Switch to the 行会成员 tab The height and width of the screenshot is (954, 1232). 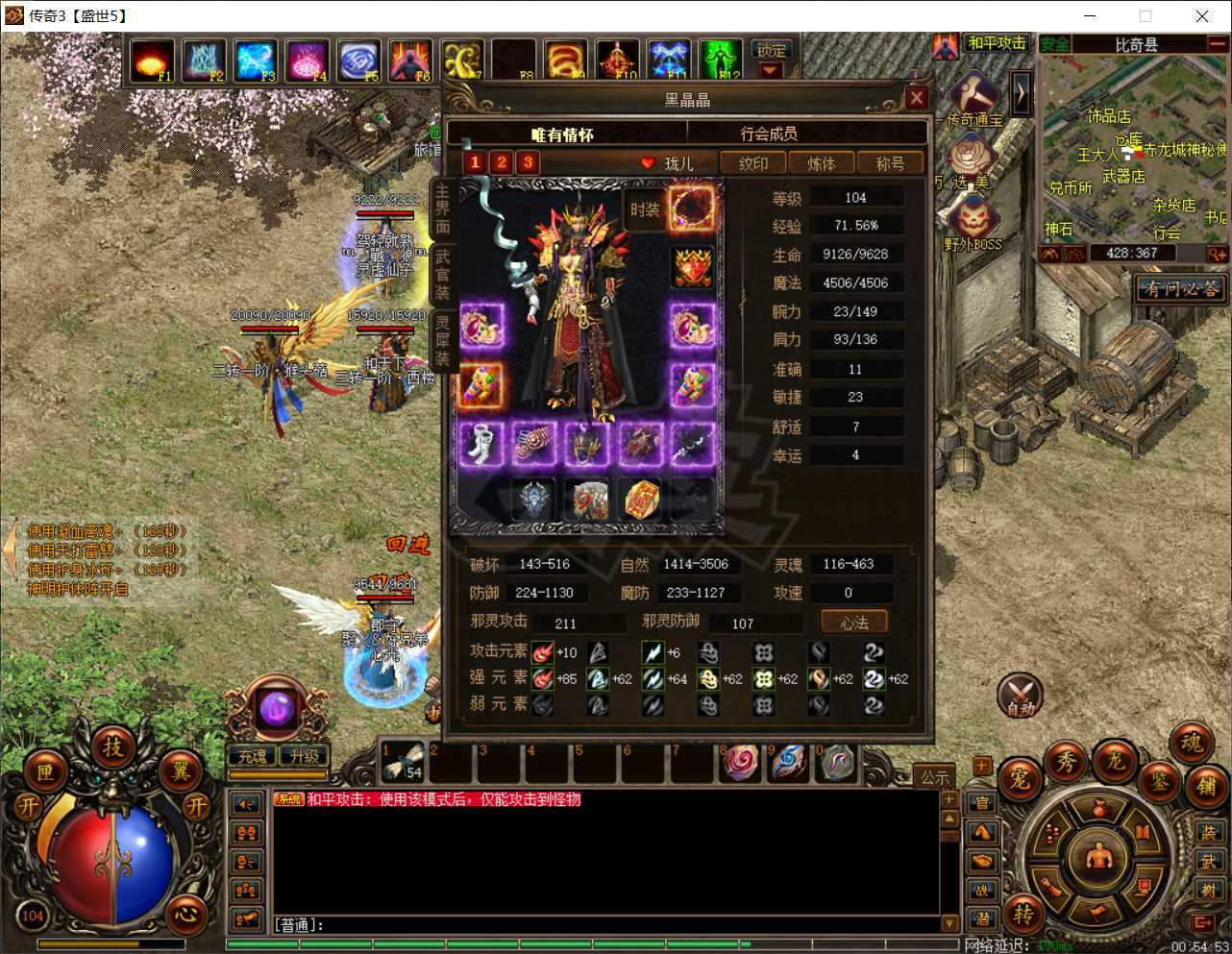768,134
